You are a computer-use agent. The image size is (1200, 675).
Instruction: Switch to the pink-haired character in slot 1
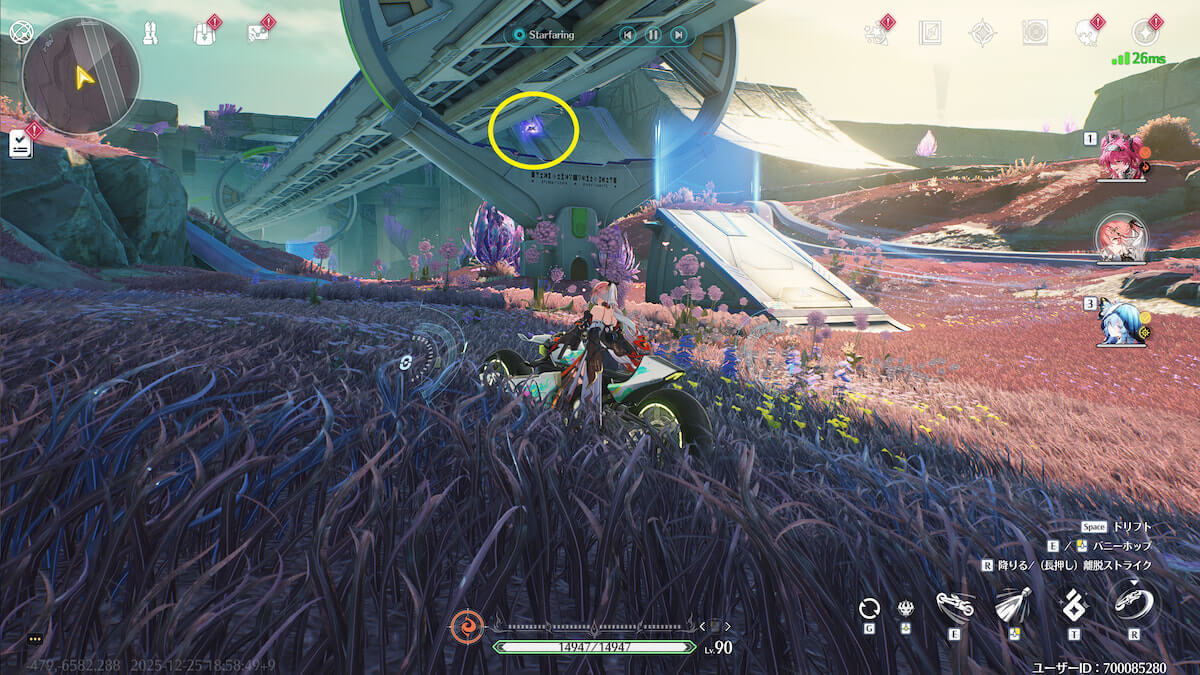(1122, 158)
